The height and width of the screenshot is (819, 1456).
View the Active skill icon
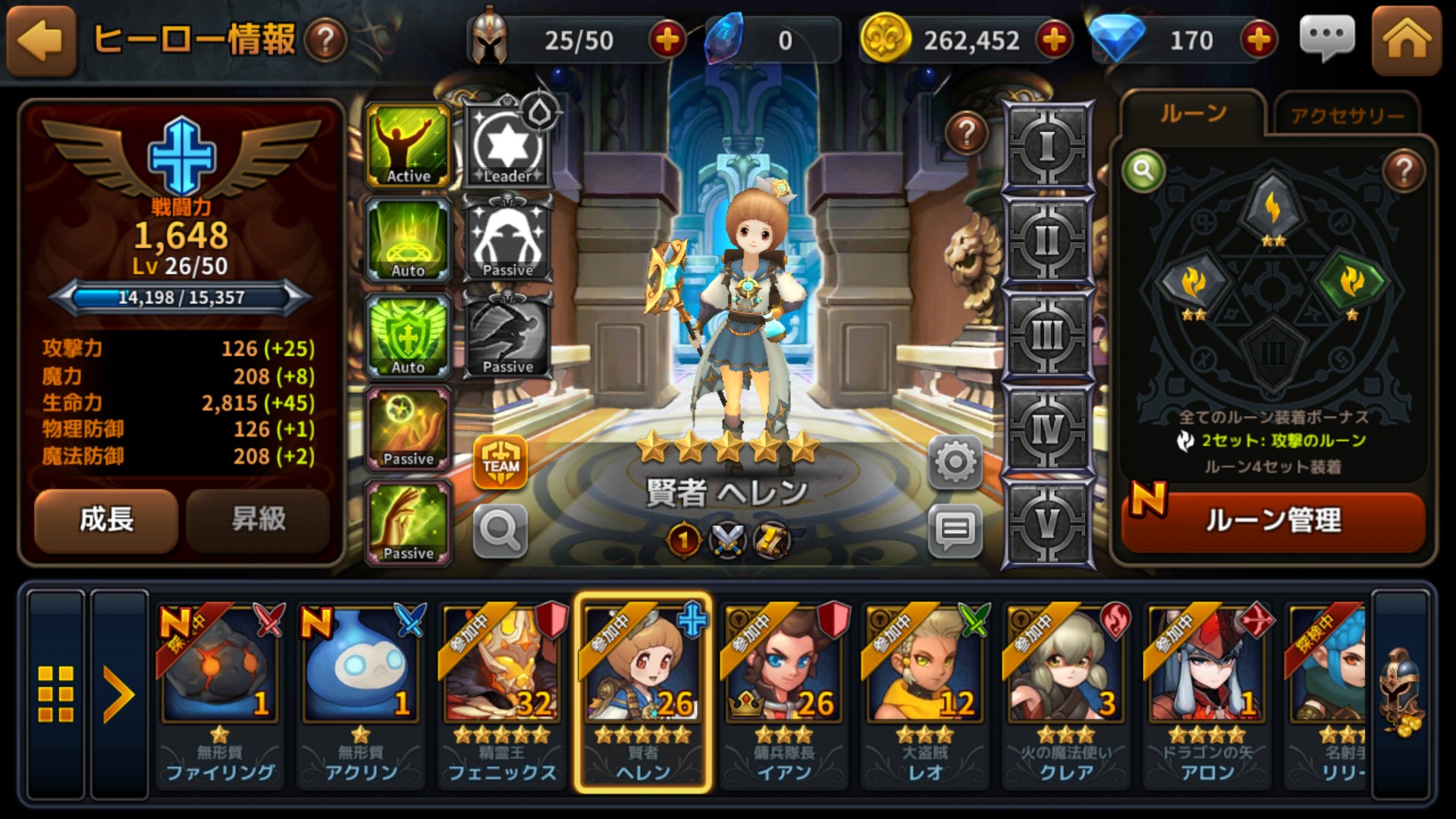408,146
